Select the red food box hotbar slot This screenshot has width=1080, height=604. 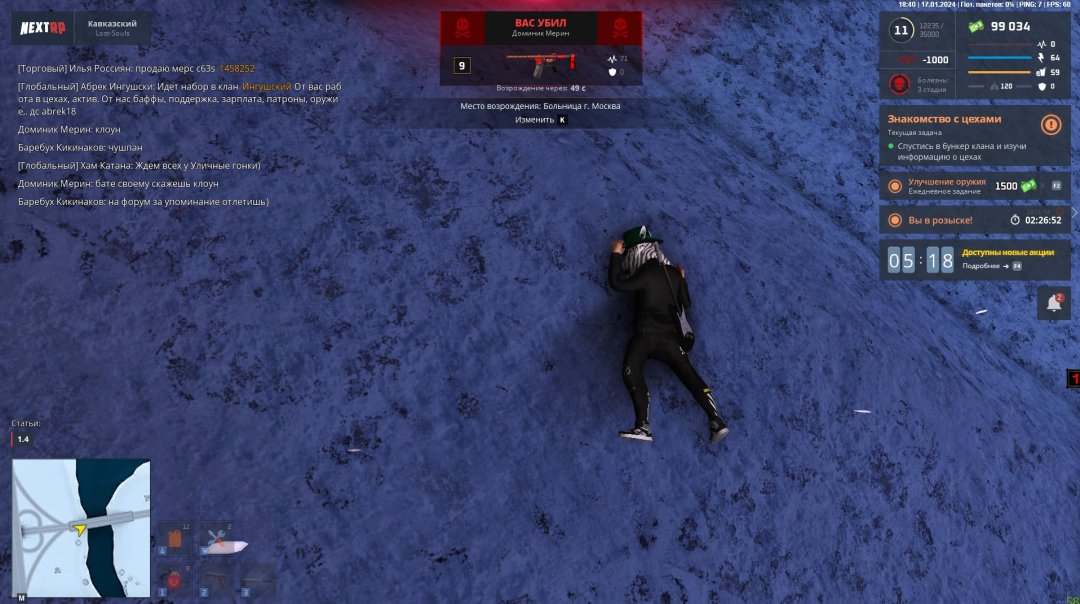point(174,580)
